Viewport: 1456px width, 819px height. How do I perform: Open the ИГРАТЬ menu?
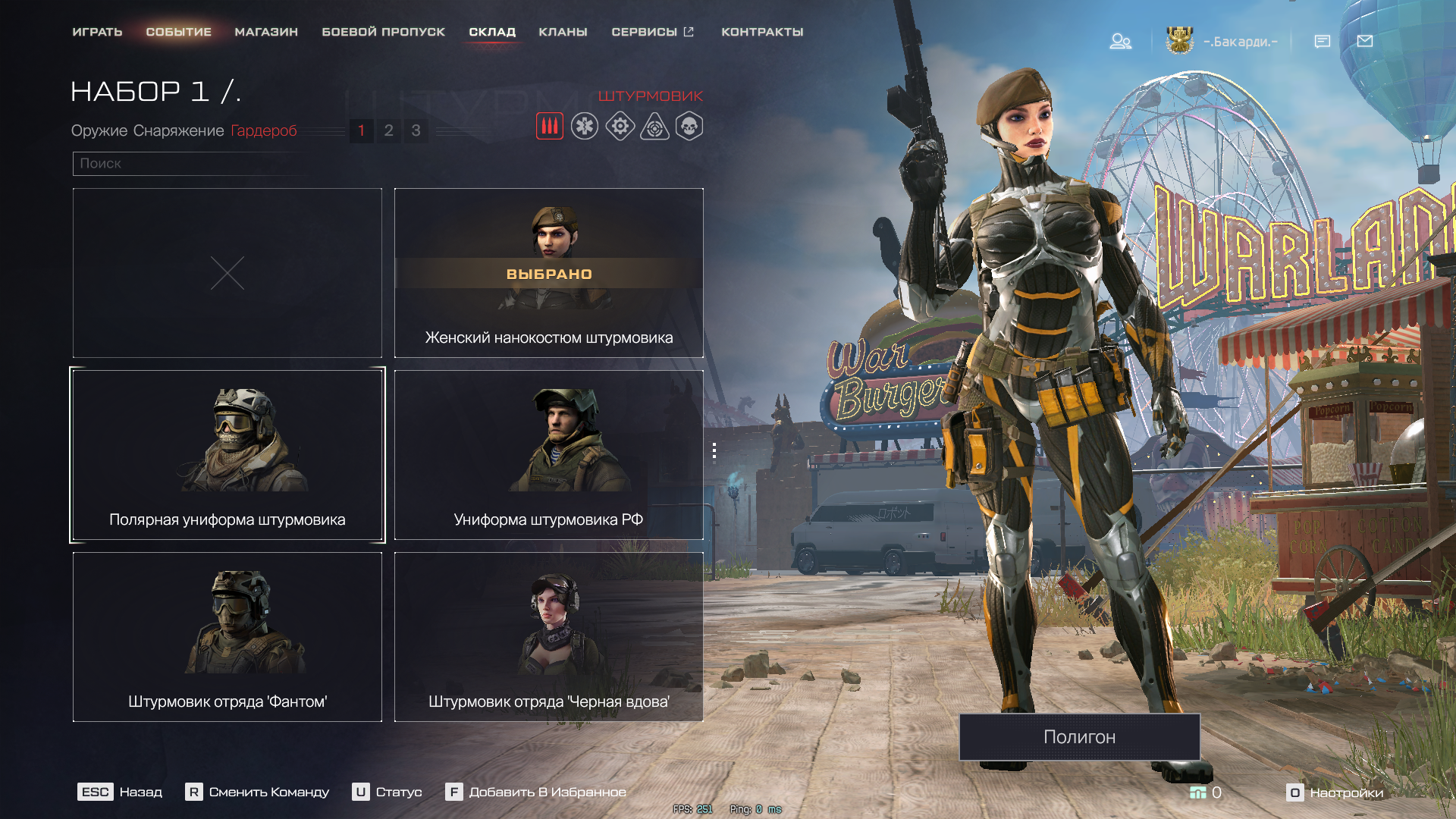click(x=97, y=32)
